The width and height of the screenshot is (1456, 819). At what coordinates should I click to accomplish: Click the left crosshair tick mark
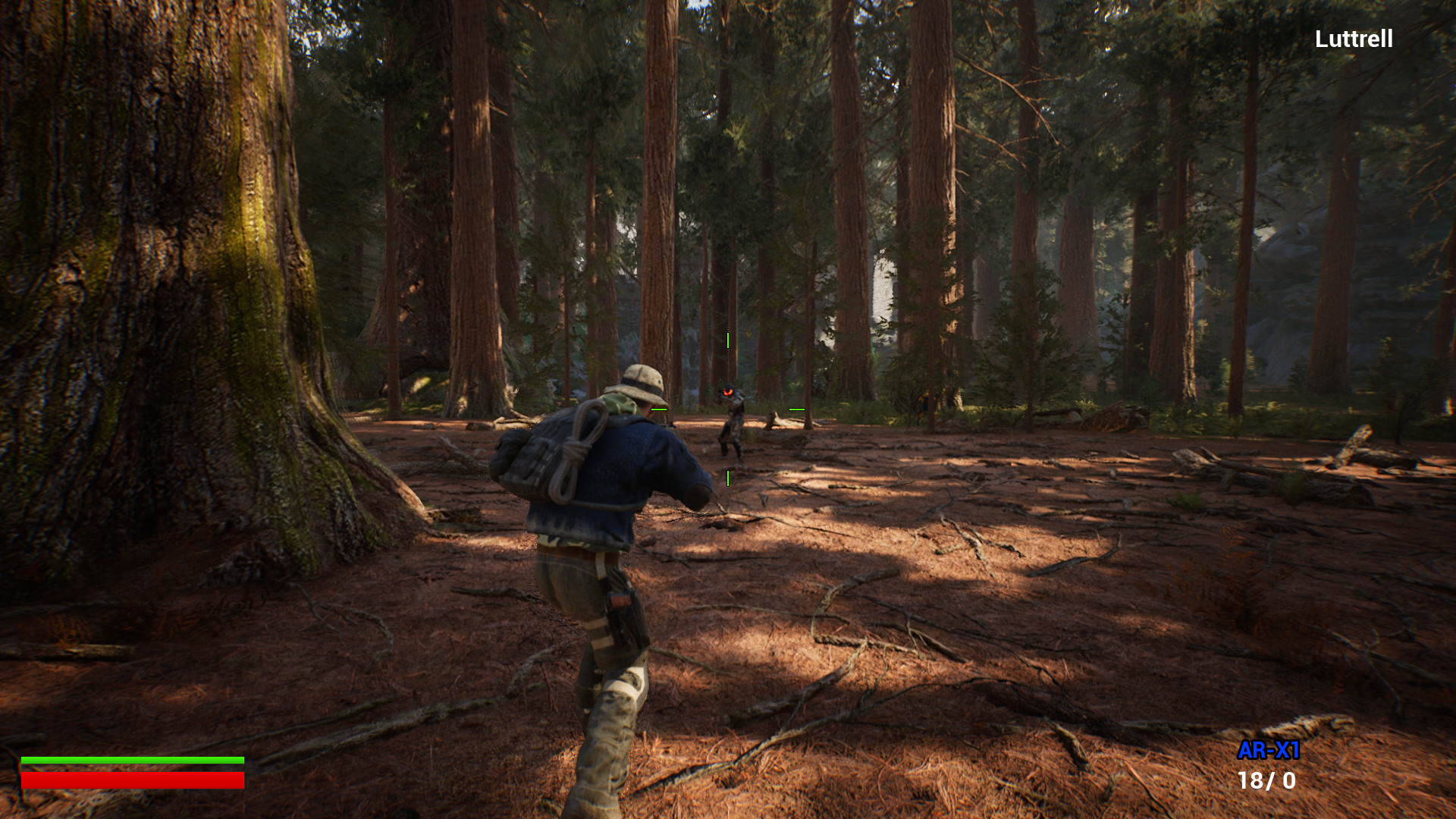[x=659, y=408]
